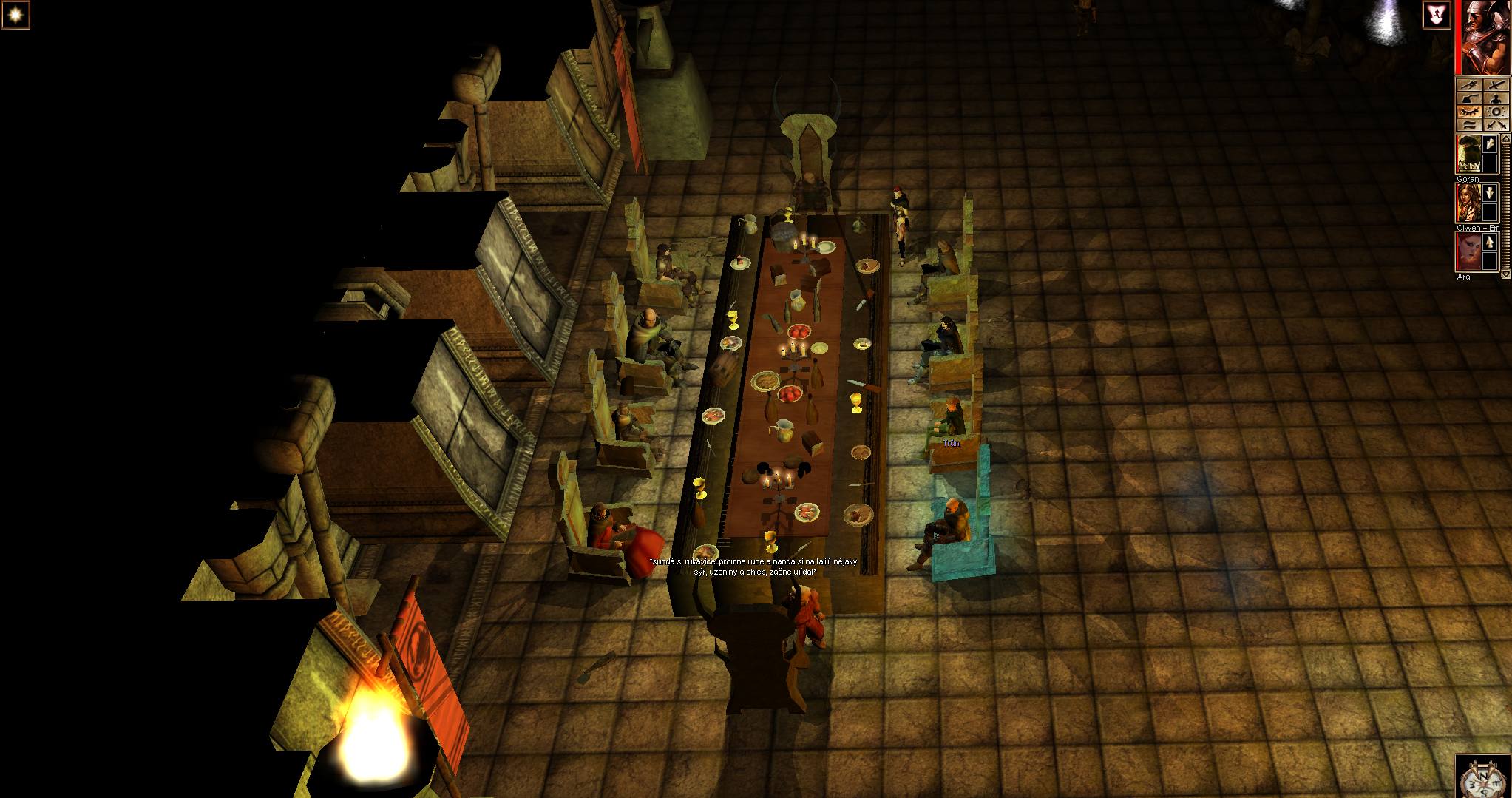Select party member Goran's portrait
This screenshot has width=1512, height=798.
1468,154
